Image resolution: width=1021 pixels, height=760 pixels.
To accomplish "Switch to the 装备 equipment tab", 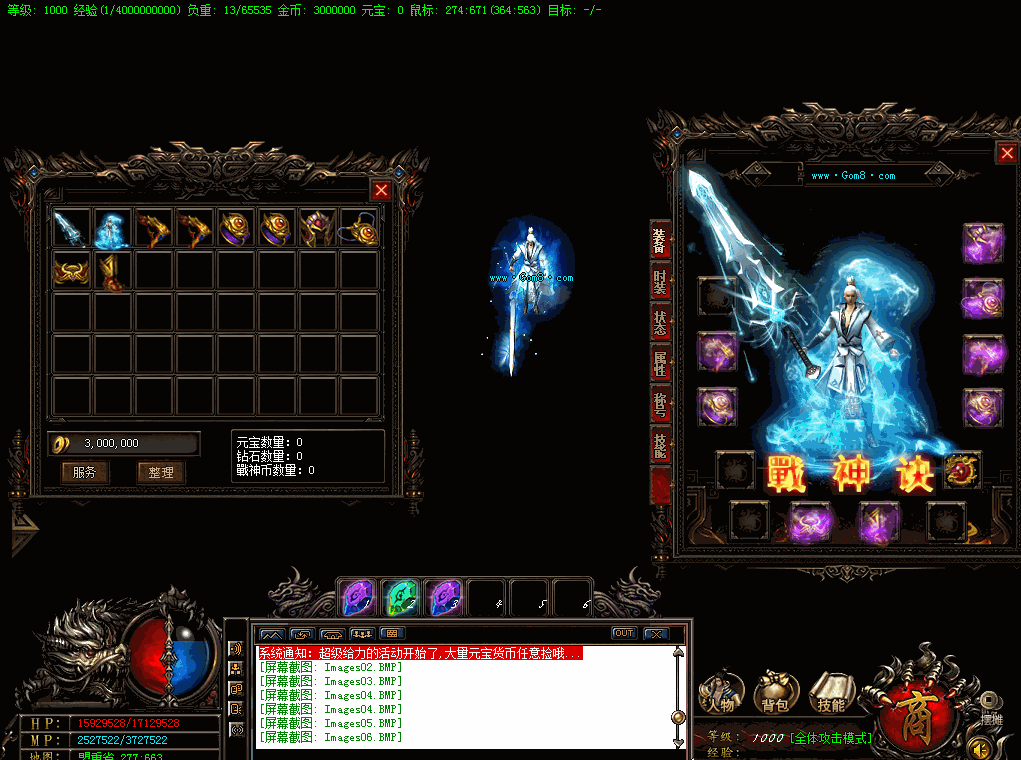I will [x=660, y=240].
